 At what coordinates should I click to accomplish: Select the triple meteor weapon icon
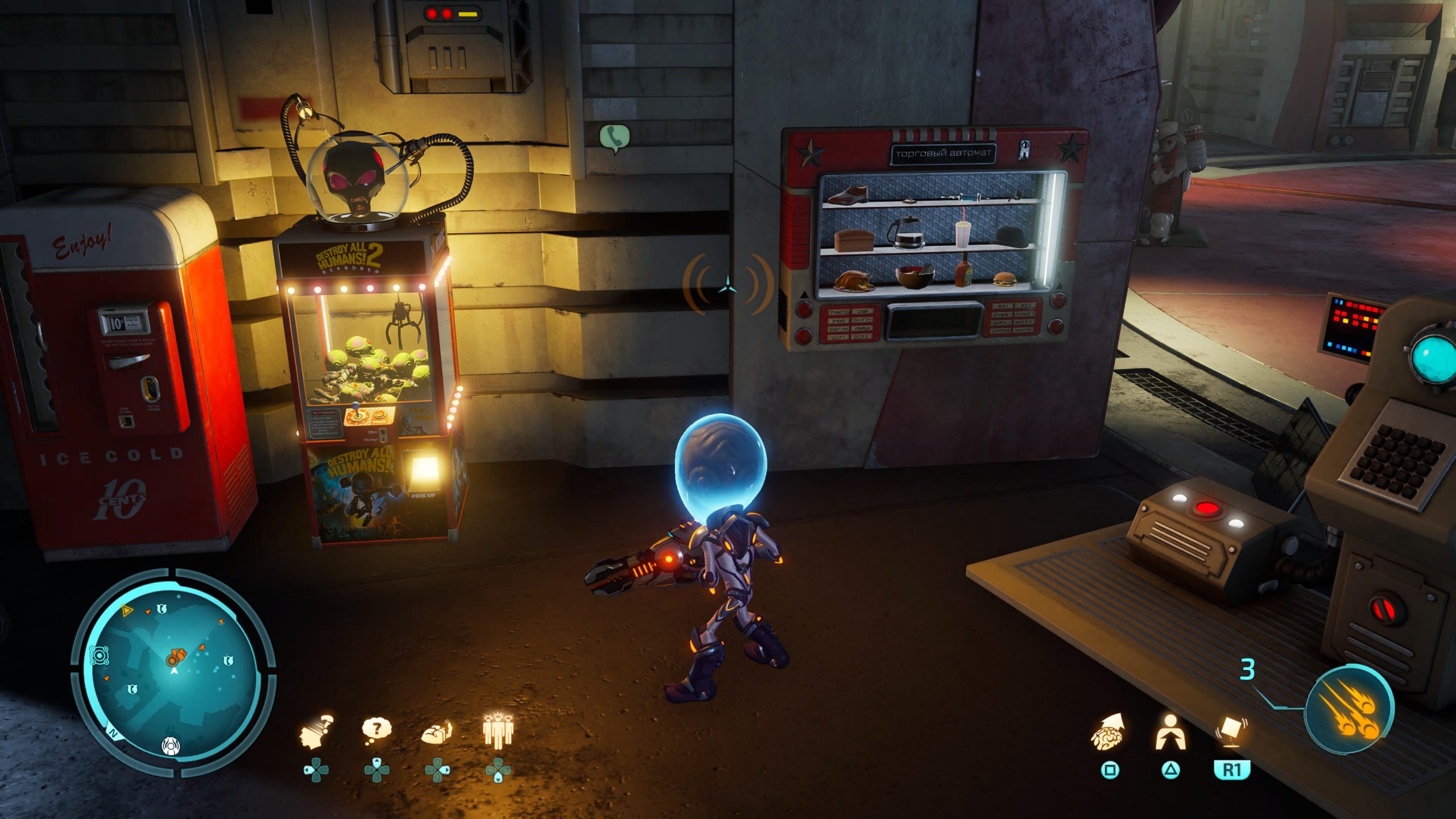click(x=1349, y=709)
